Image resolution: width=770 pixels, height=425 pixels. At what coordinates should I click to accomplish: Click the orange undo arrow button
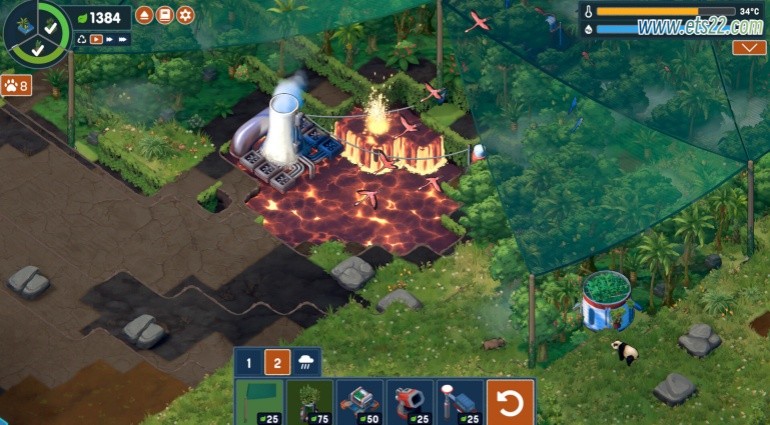(x=510, y=402)
